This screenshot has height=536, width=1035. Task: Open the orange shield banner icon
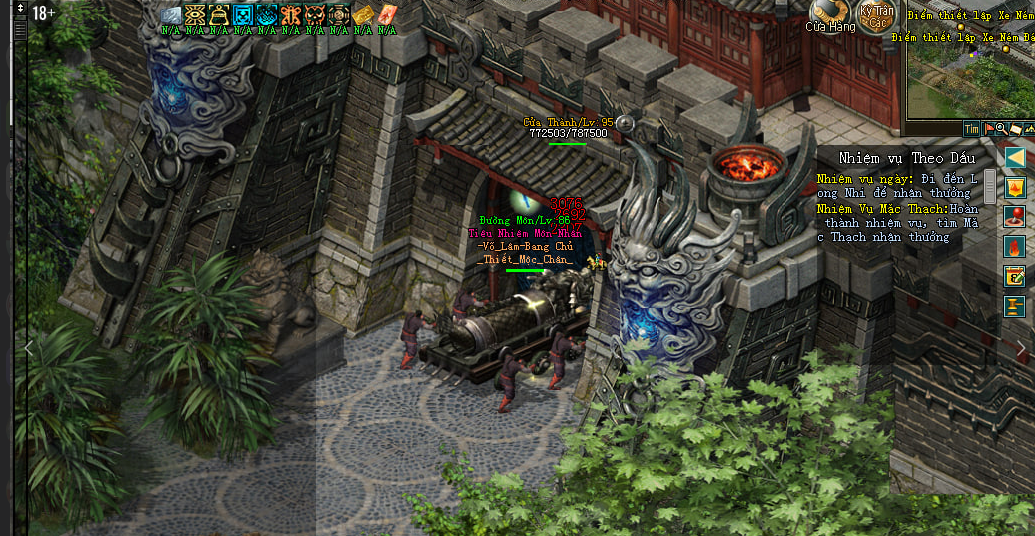(x=1015, y=187)
